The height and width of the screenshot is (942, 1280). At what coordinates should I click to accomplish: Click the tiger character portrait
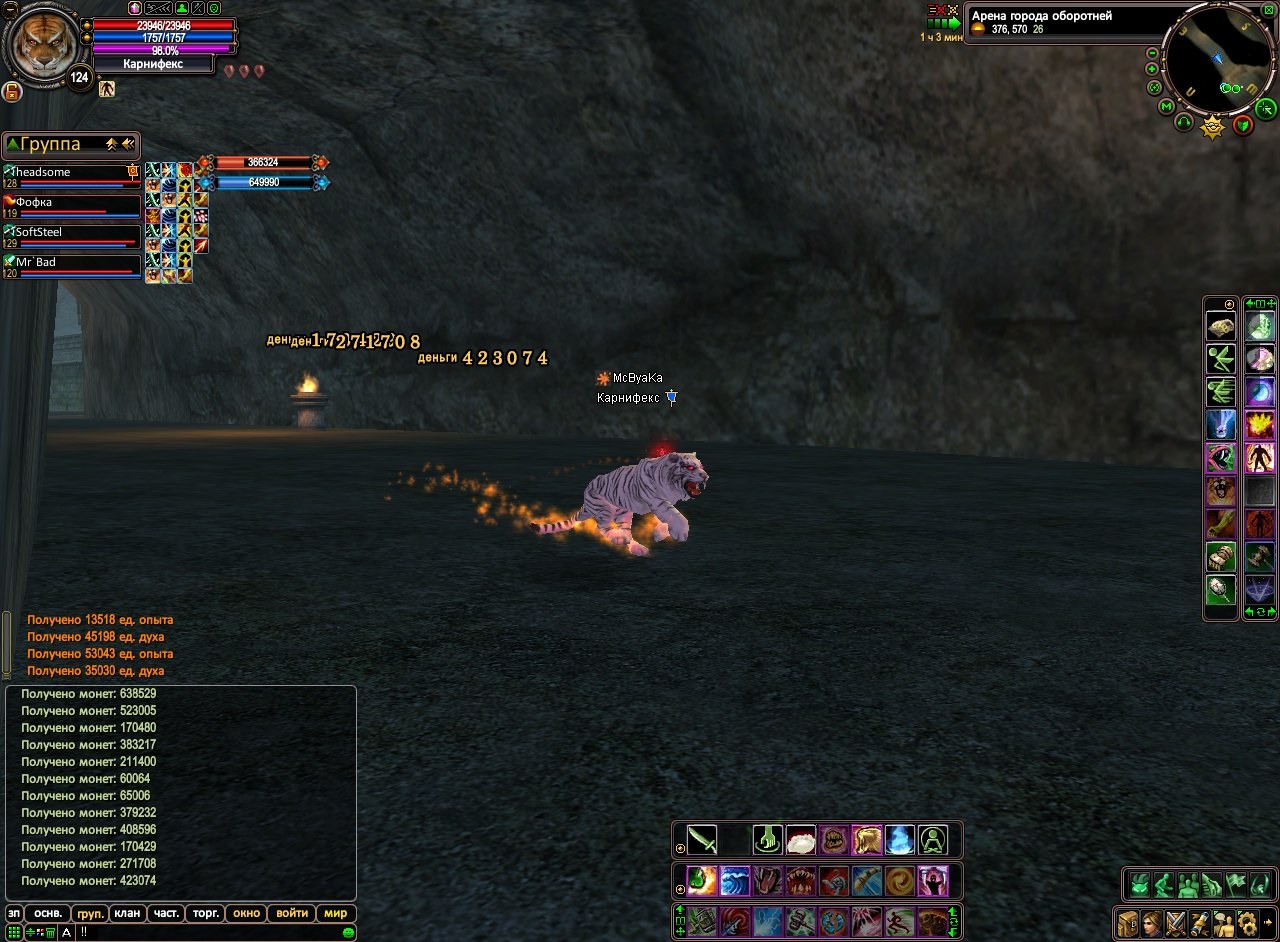click(41, 43)
